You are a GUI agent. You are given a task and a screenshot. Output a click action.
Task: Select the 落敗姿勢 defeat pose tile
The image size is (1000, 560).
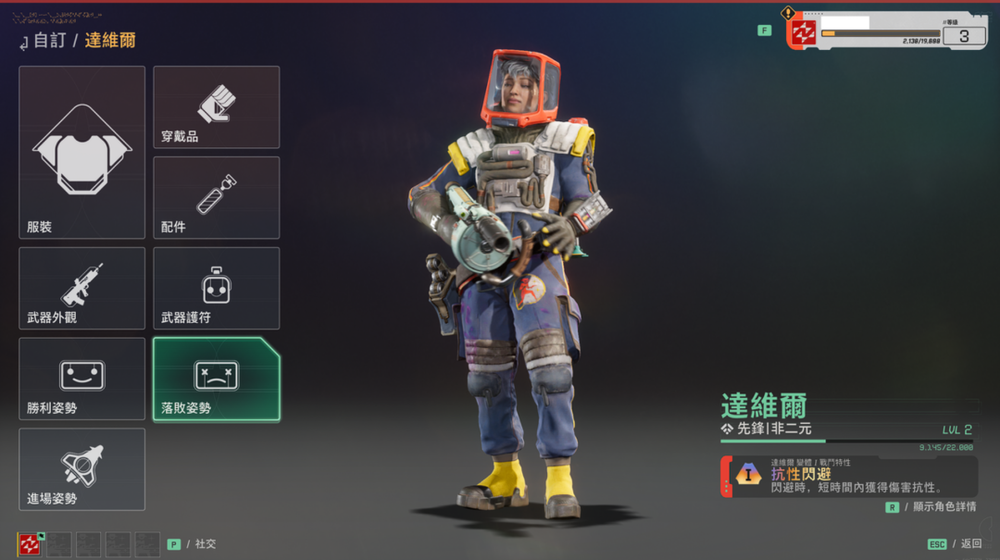(216, 378)
